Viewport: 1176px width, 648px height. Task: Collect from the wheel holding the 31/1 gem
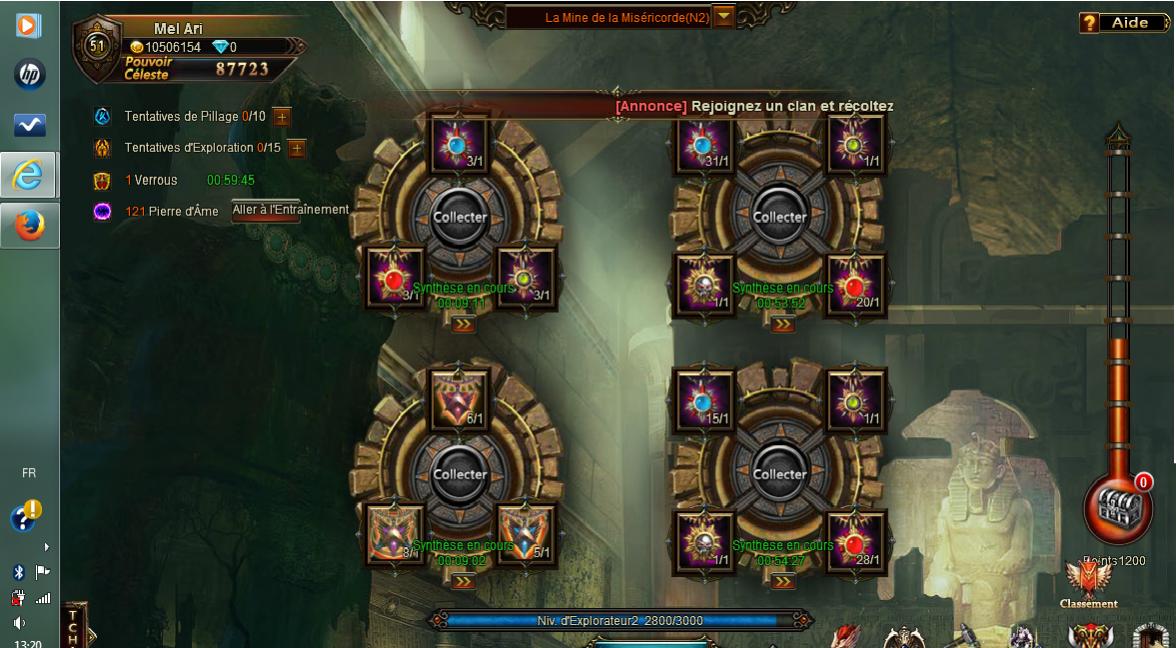tap(780, 217)
